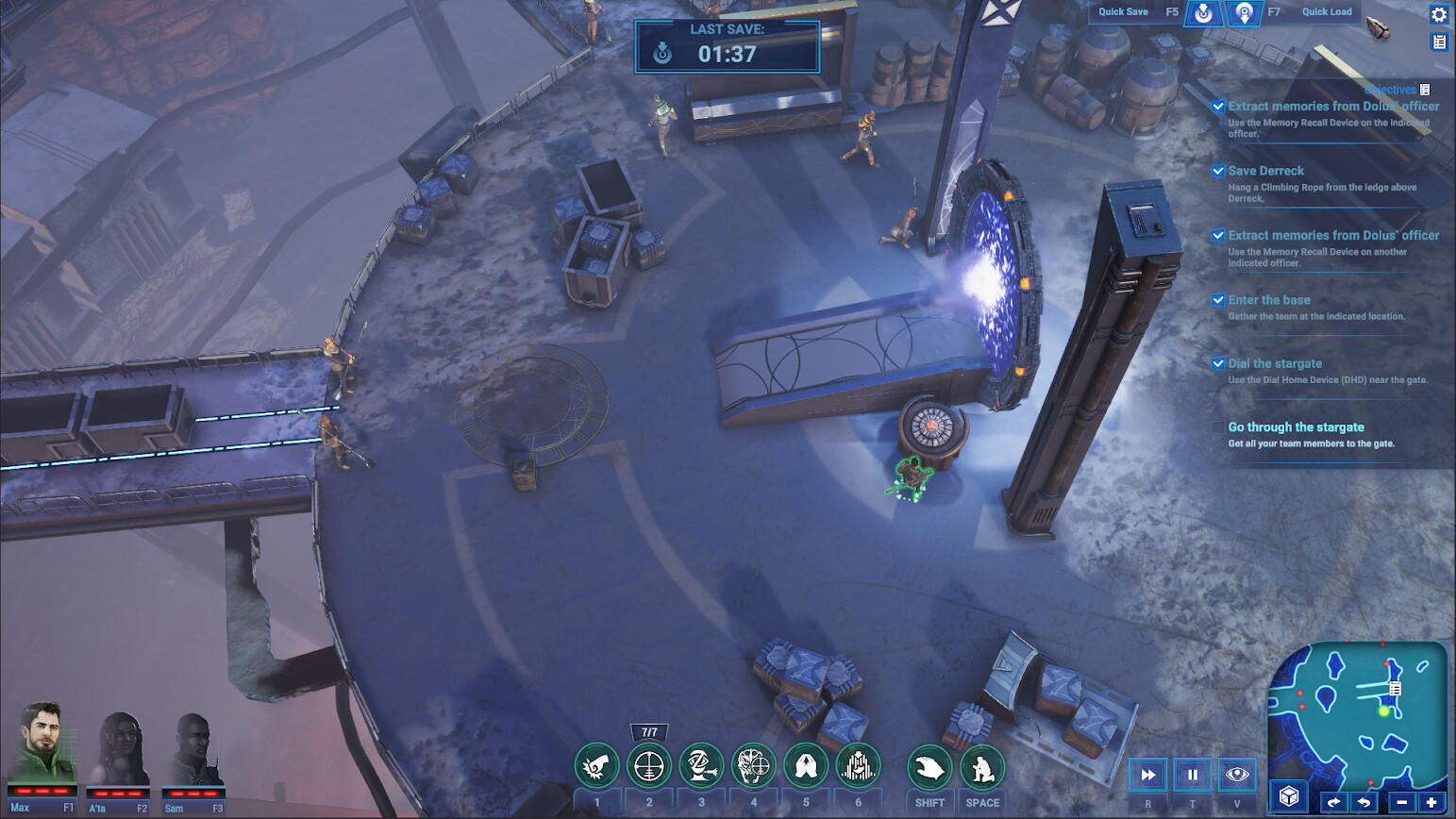Viewport: 1456px width, 819px height.
Task: Open the gear settings menu
Action: 1438,14
